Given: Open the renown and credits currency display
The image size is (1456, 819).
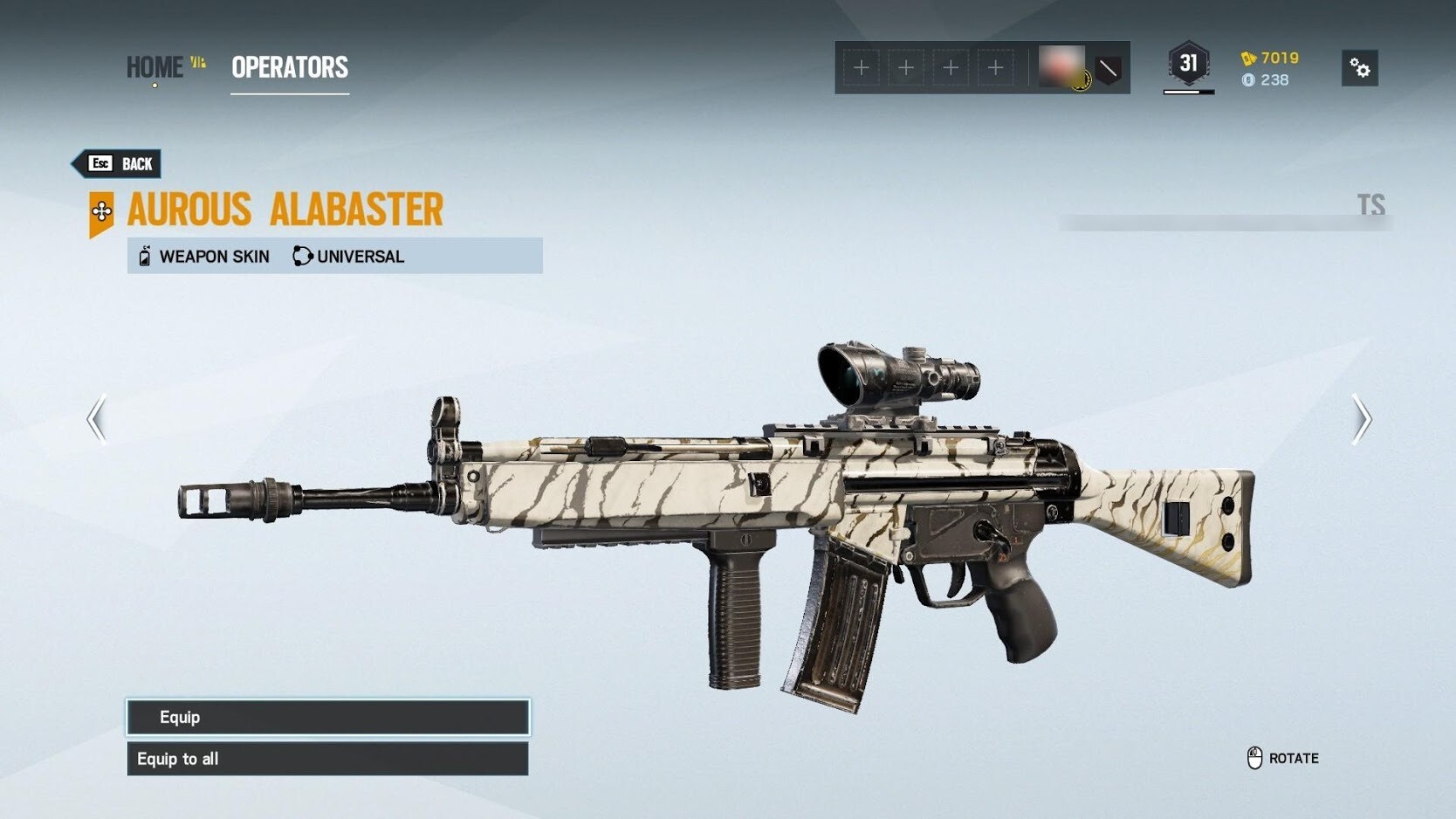Looking at the screenshot, I should [x=1270, y=69].
